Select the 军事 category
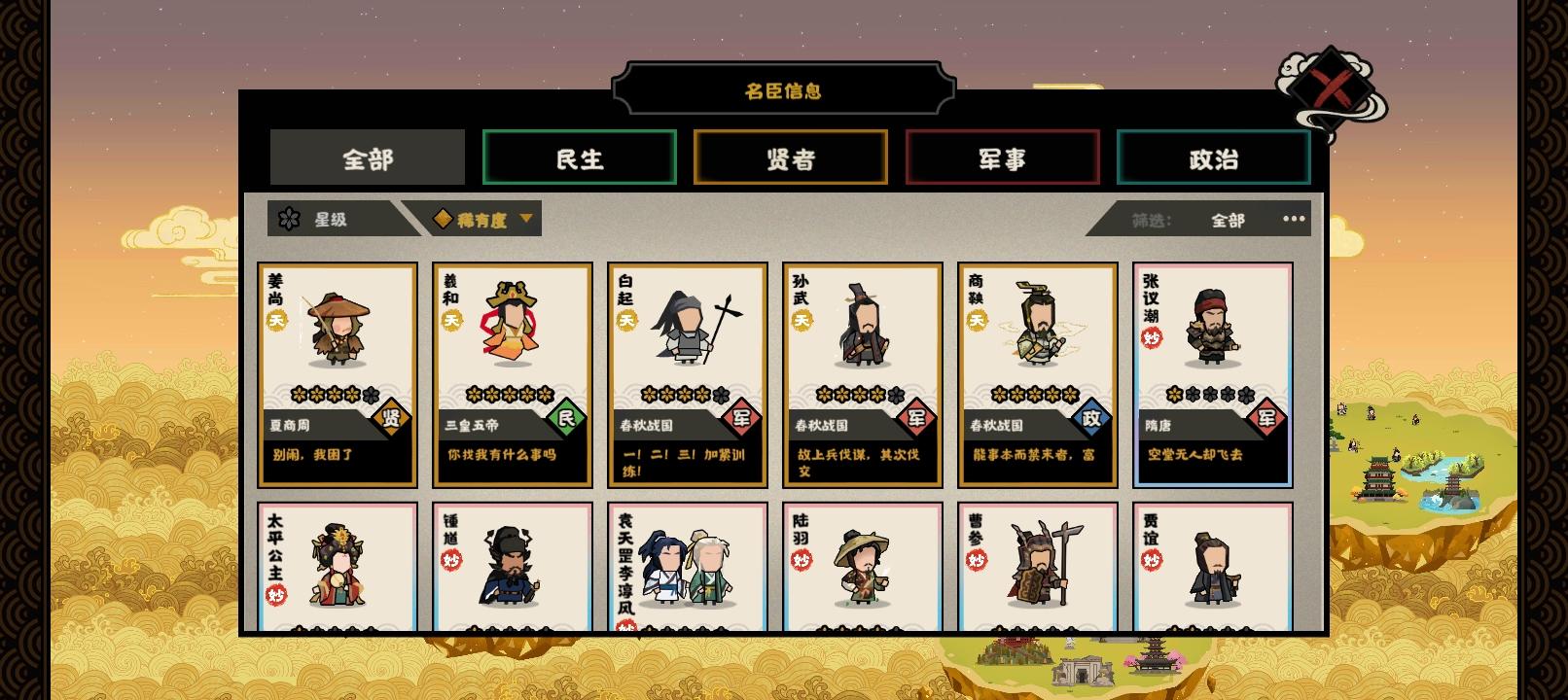This screenshot has height=700, width=1568. (1002, 157)
